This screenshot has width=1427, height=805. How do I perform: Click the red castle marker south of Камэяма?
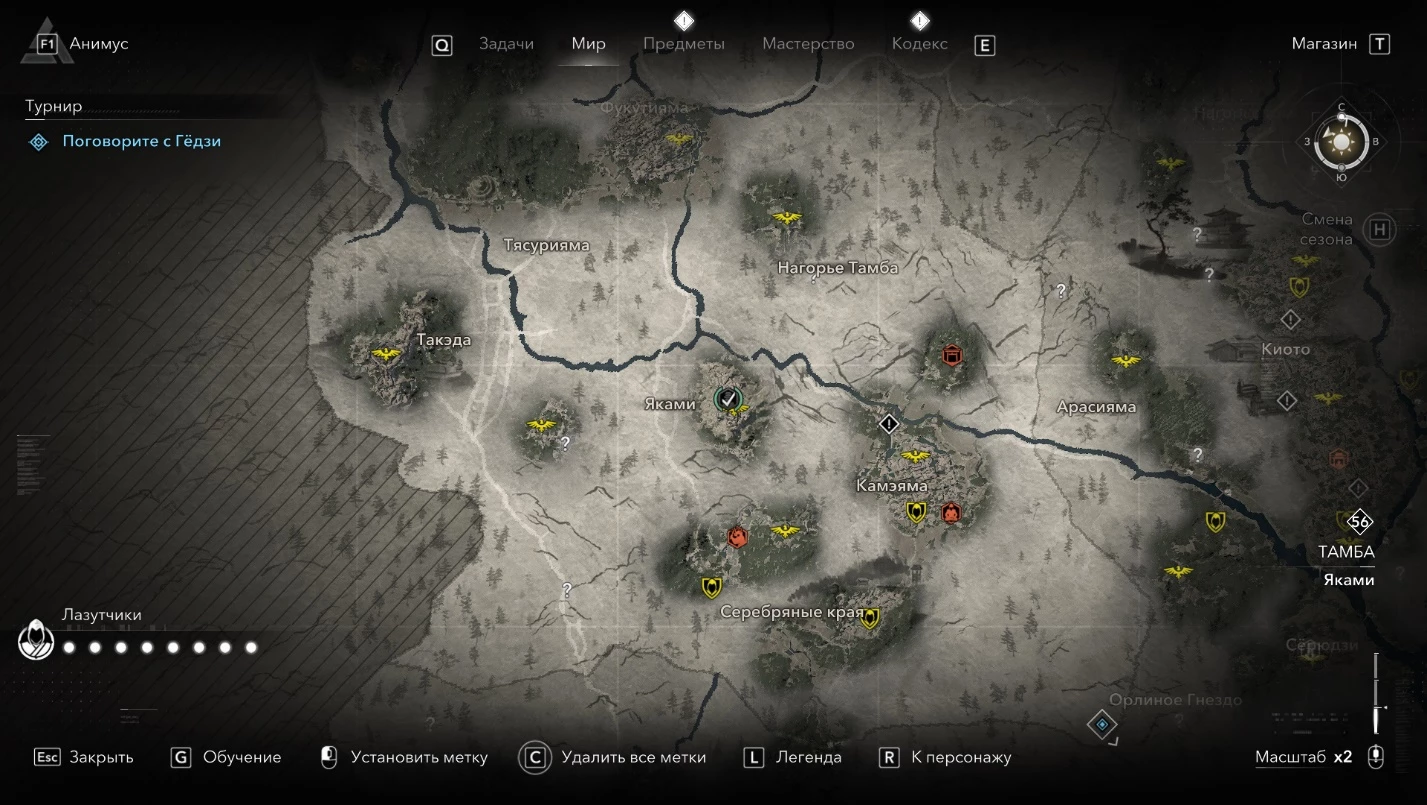coord(950,513)
